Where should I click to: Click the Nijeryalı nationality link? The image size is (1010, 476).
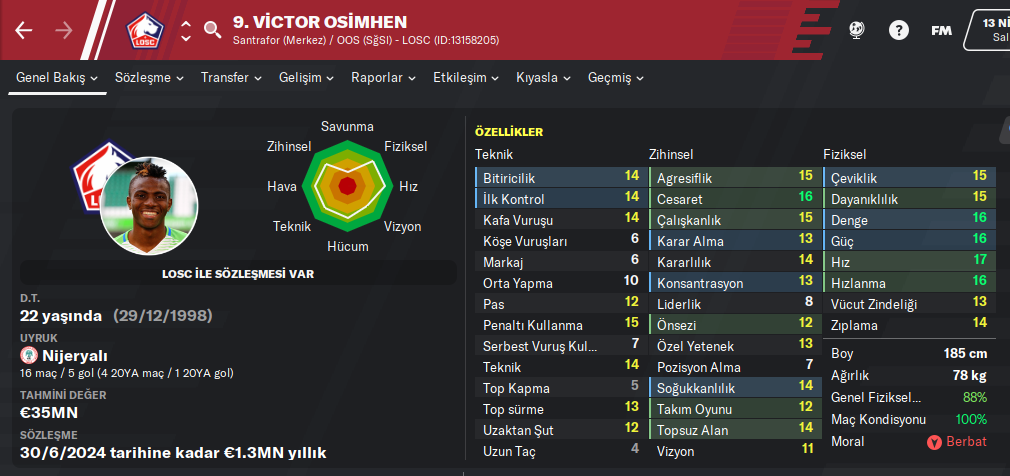[71, 356]
